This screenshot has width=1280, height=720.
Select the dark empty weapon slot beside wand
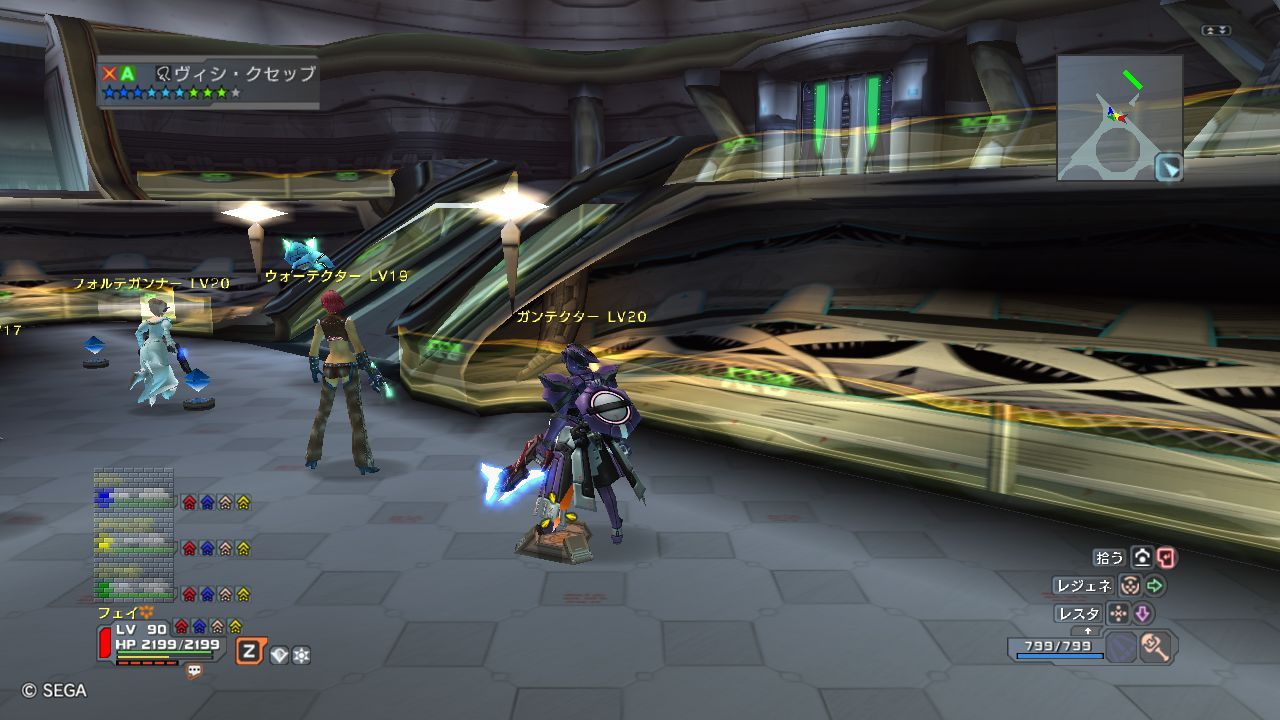click(x=1121, y=647)
